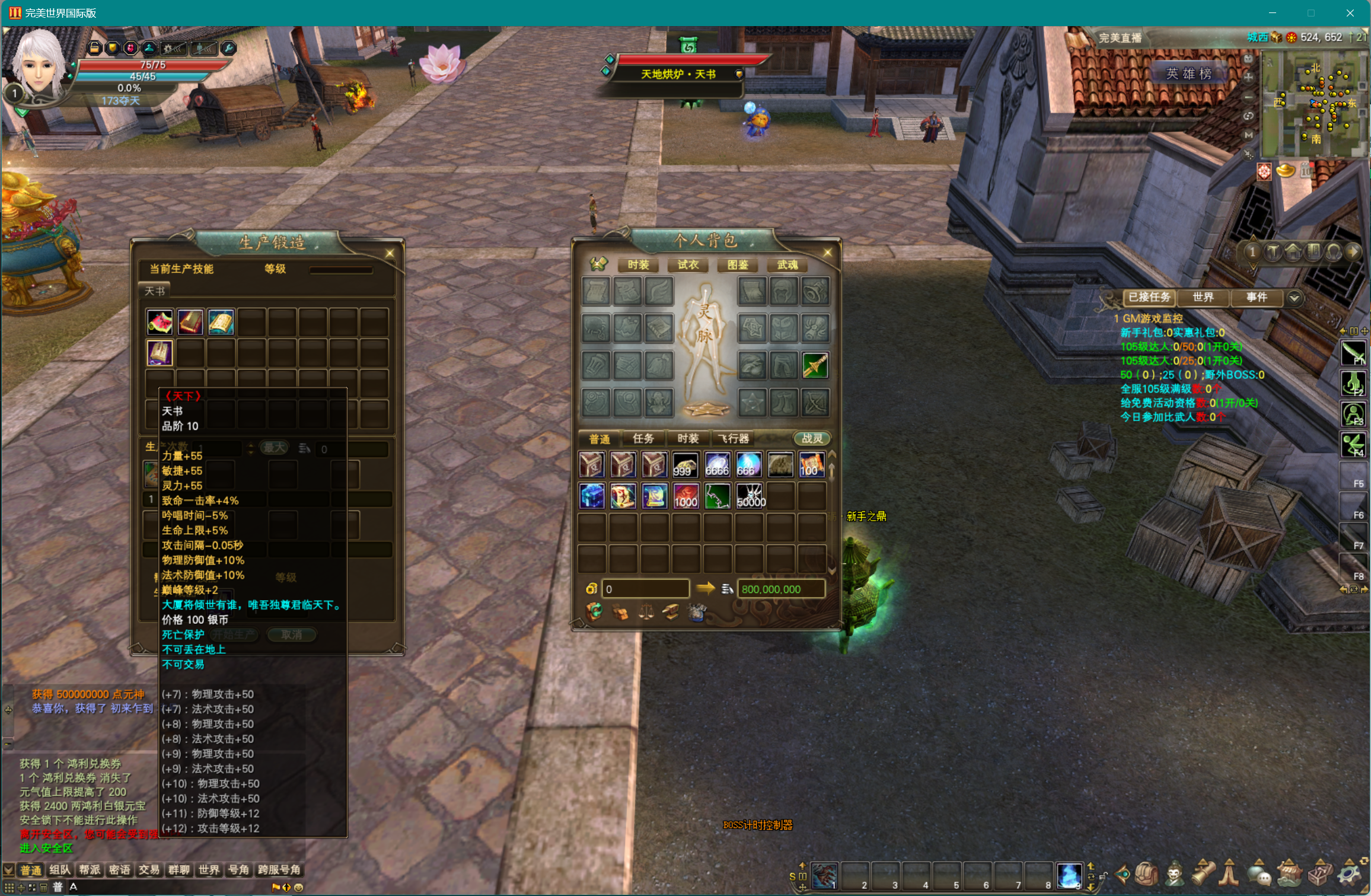
Task: Select the 世界 chat channel
Action: (209, 870)
